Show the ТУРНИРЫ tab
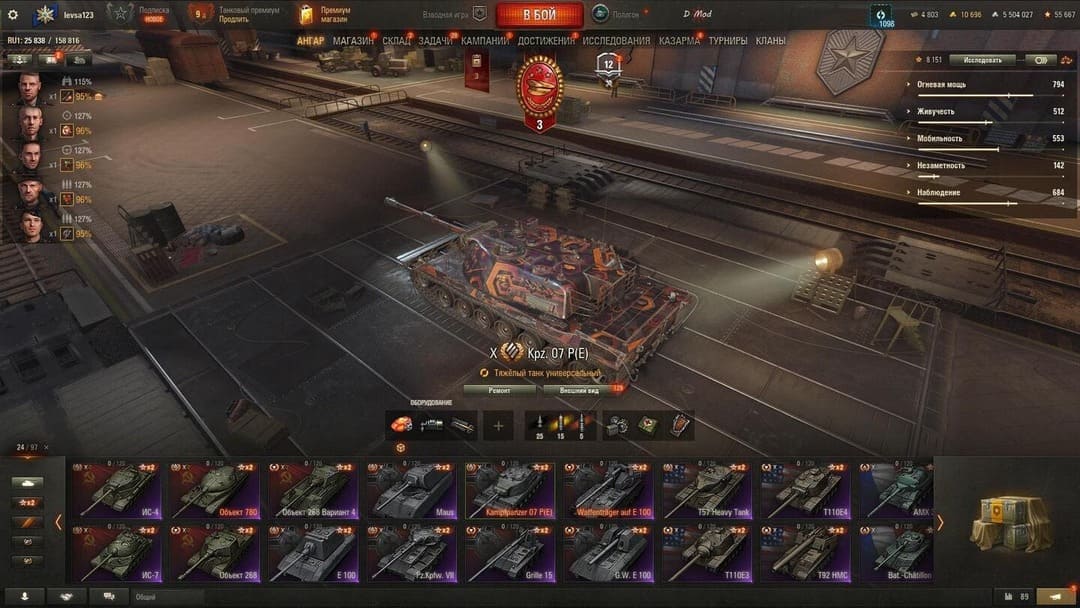 (x=728, y=41)
